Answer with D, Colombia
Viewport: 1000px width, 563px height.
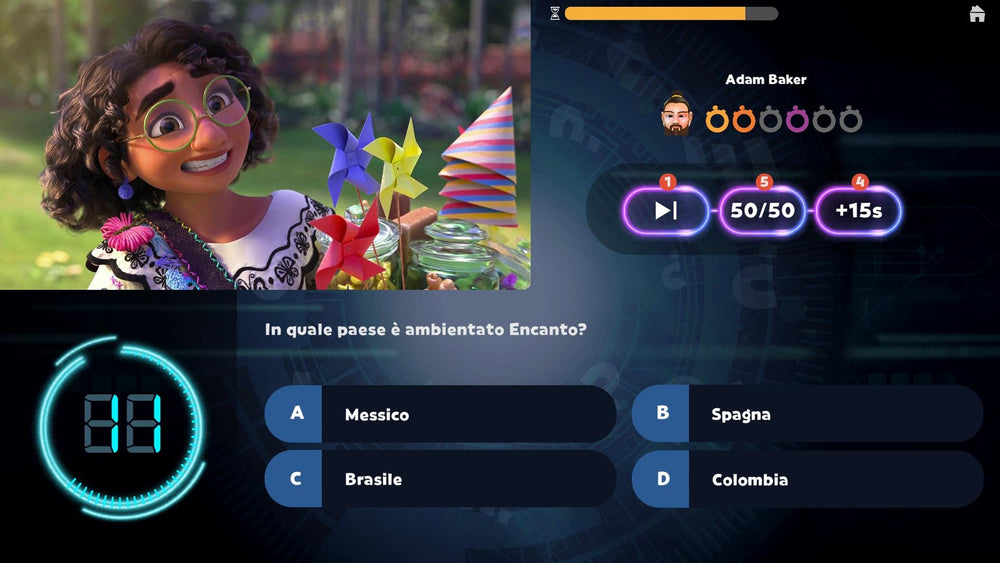click(x=807, y=479)
